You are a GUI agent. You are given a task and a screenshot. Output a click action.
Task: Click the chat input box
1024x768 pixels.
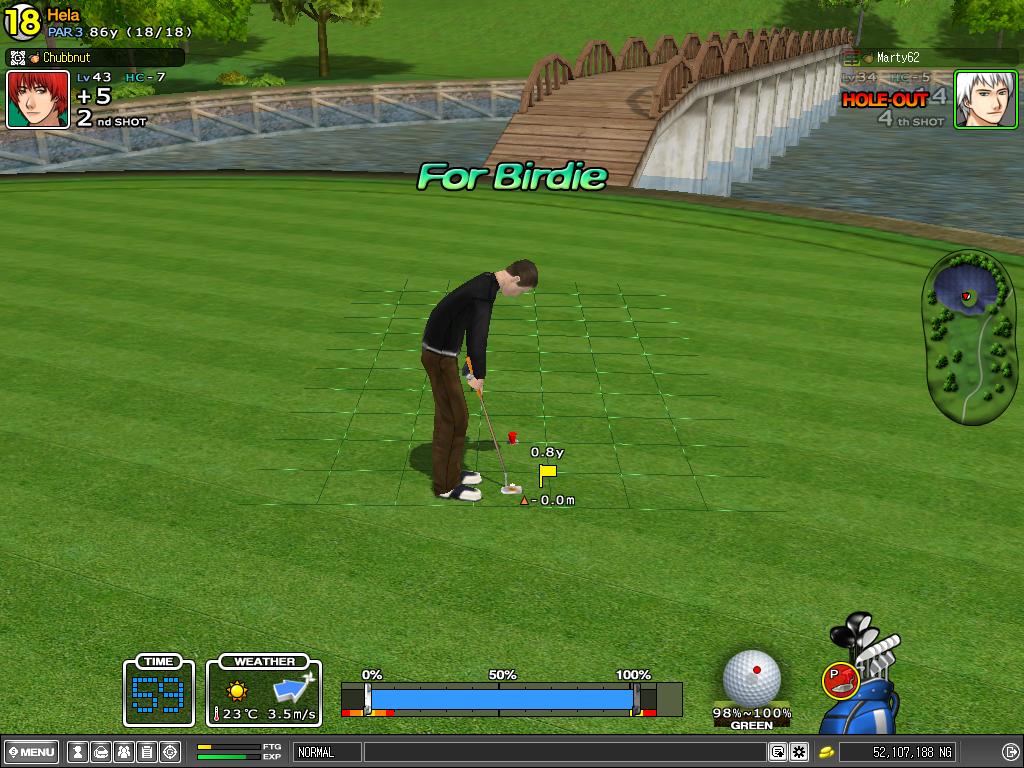[x=565, y=752]
